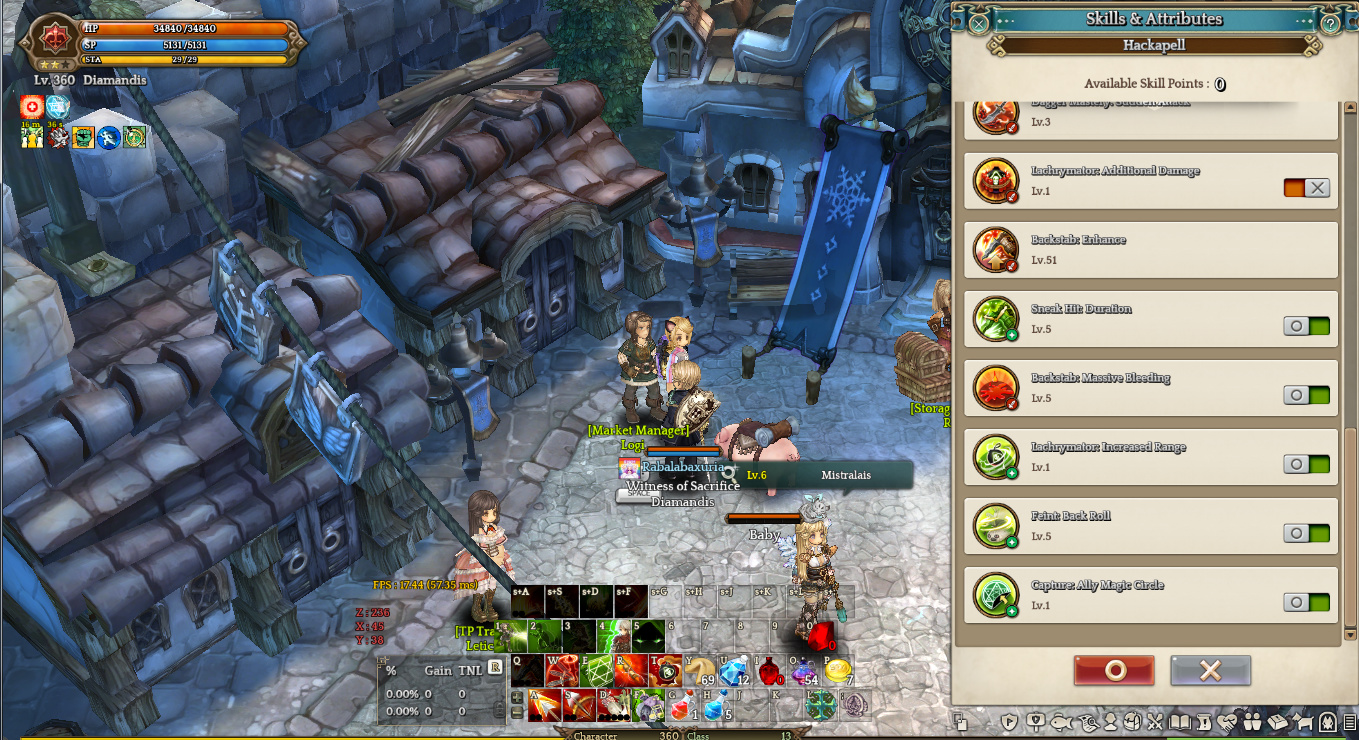The height and width of the screenshot is (740, 1359).
Task: Close the Skills & Attributes window
Action: click(979, 23)
